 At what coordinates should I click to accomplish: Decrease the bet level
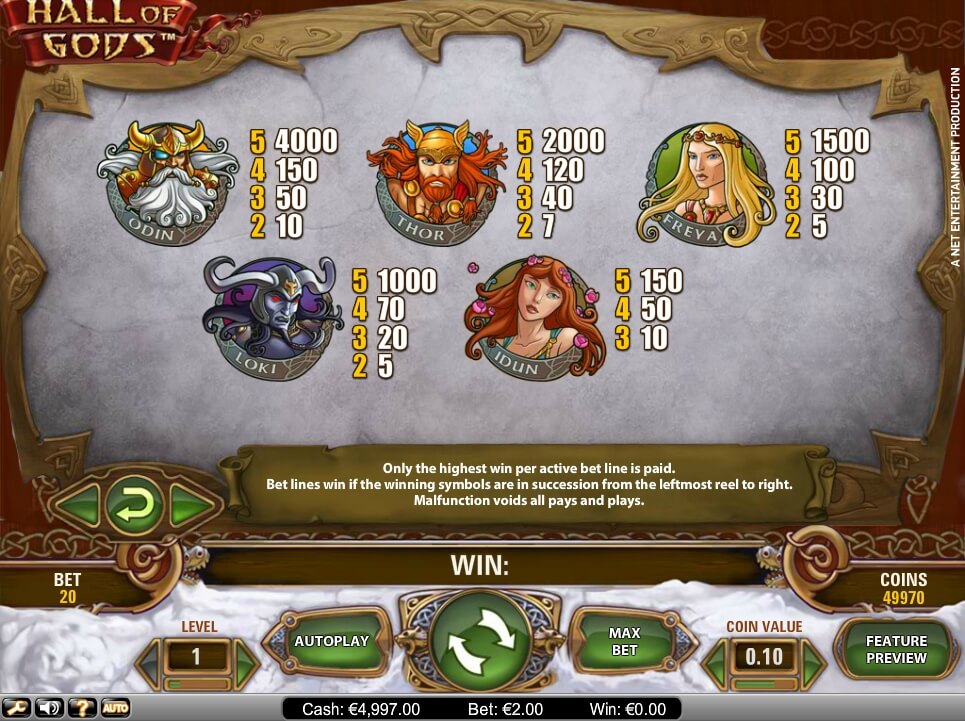pos(148,659)
